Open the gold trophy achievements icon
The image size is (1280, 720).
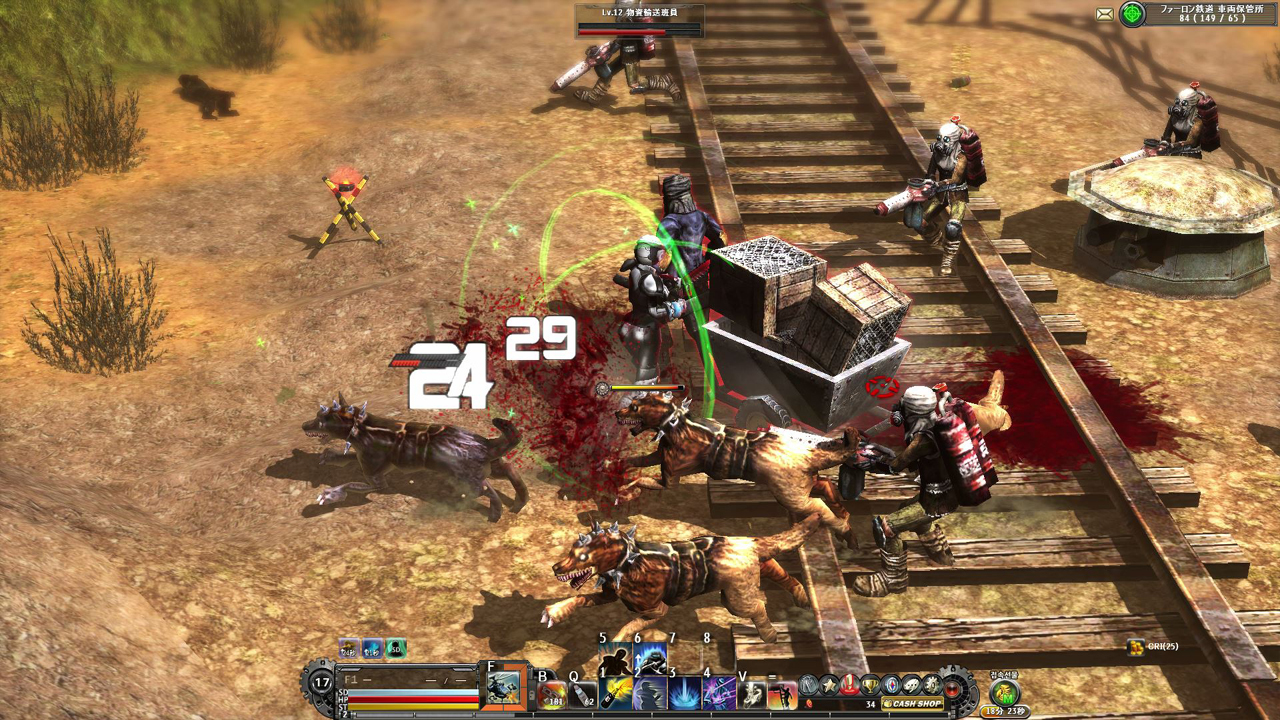point(871,685)
